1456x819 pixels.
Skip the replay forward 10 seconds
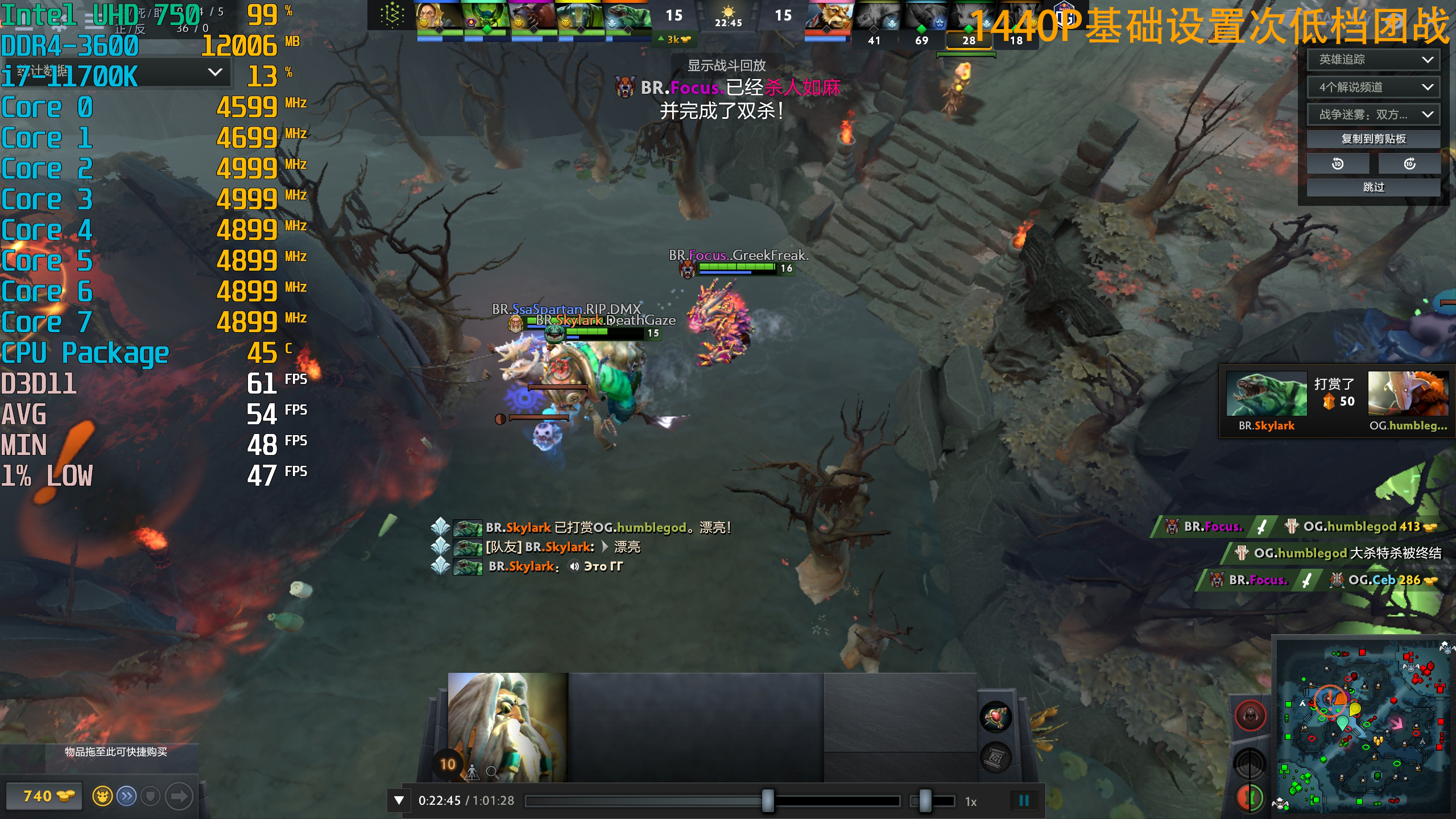pyautogui.click(x=1409, y=164)
